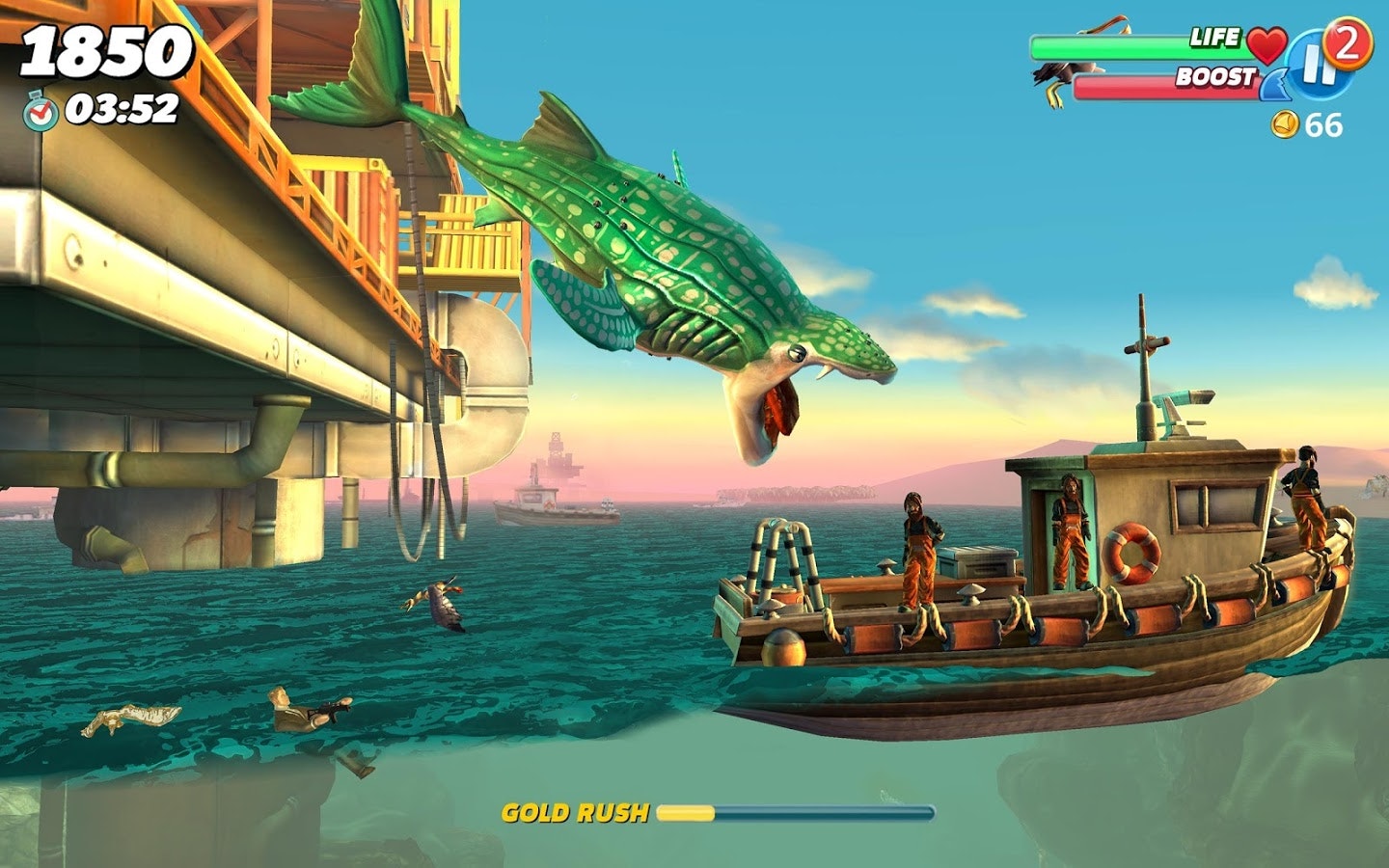The image size is (1389, 868).
Task: Click the gold coin icon beside the coin count
Action: coord(1288,123)
